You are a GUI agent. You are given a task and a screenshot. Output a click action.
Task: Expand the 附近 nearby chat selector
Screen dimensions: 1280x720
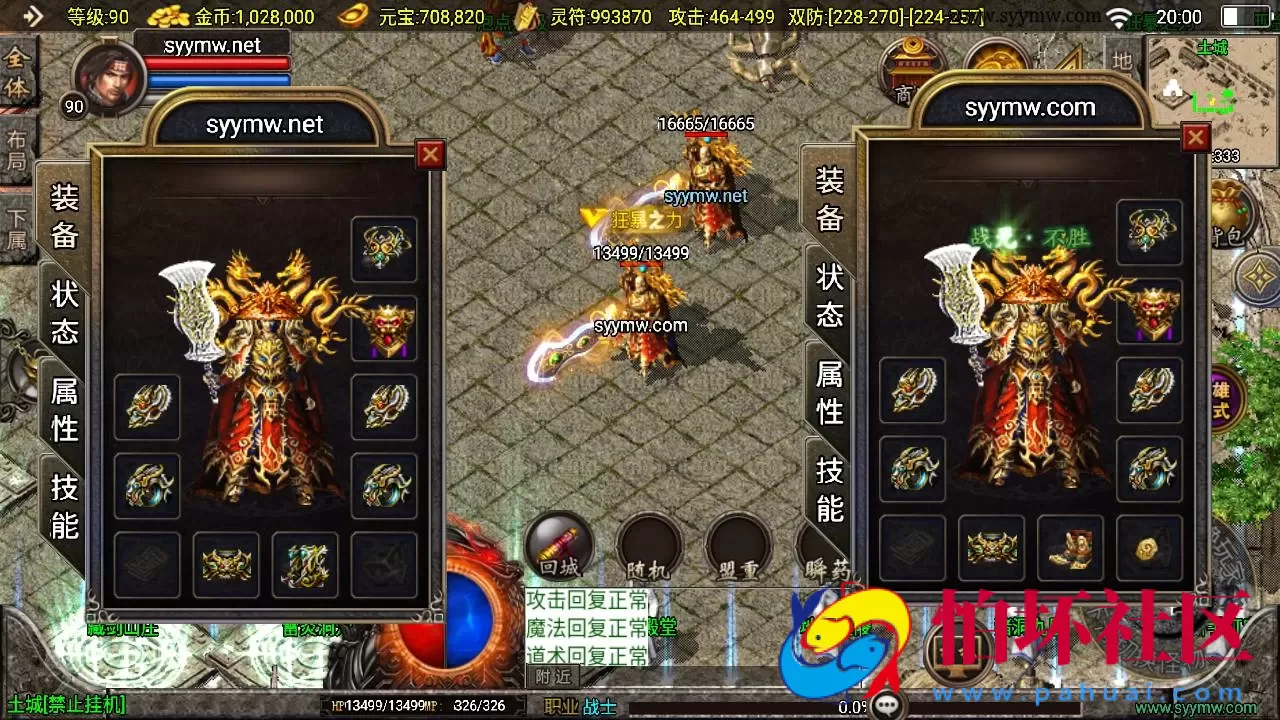pyautogui.click(x=551, y=676)
